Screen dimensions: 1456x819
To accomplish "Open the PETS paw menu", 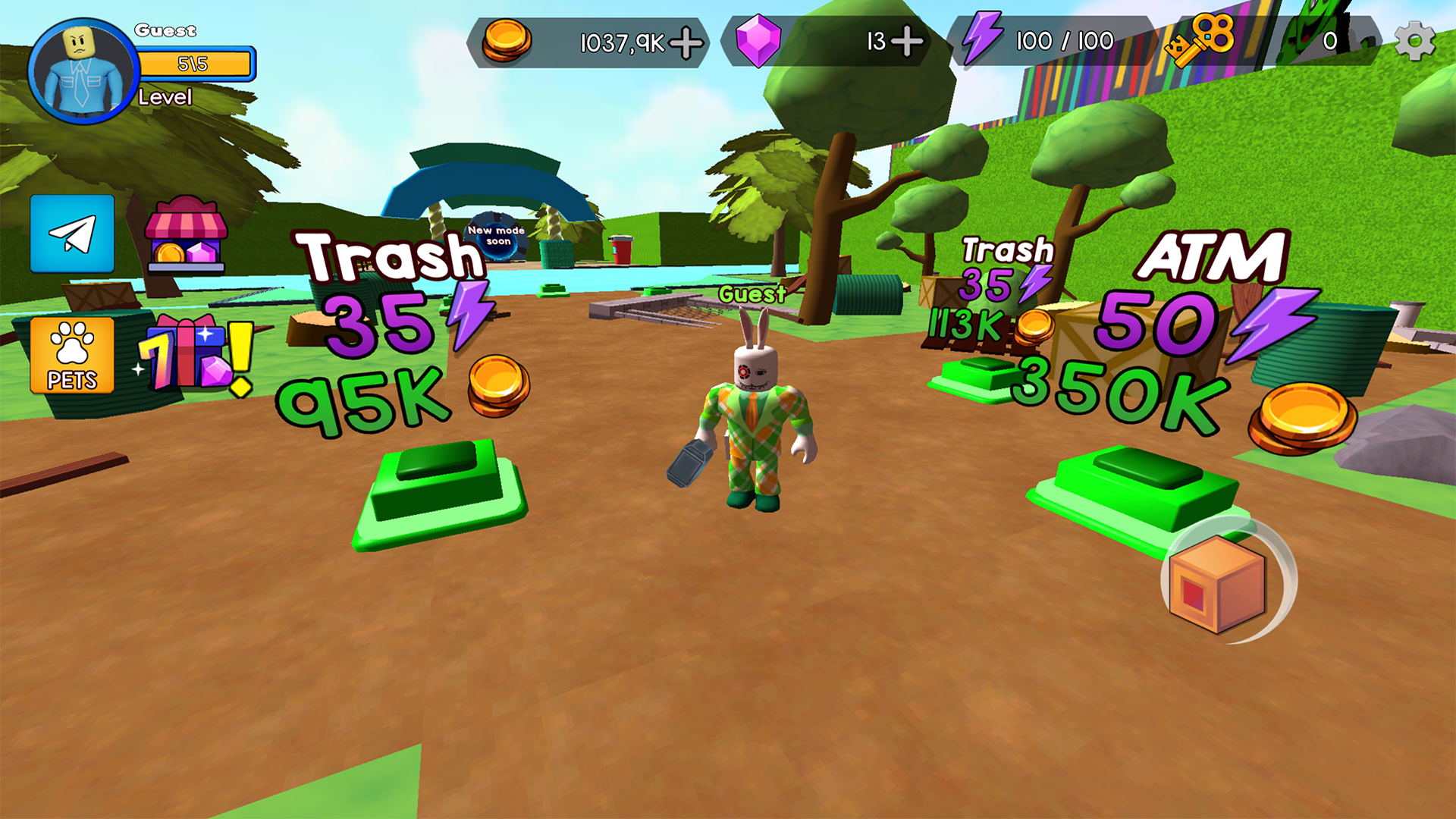I will [x=71, y=353].
